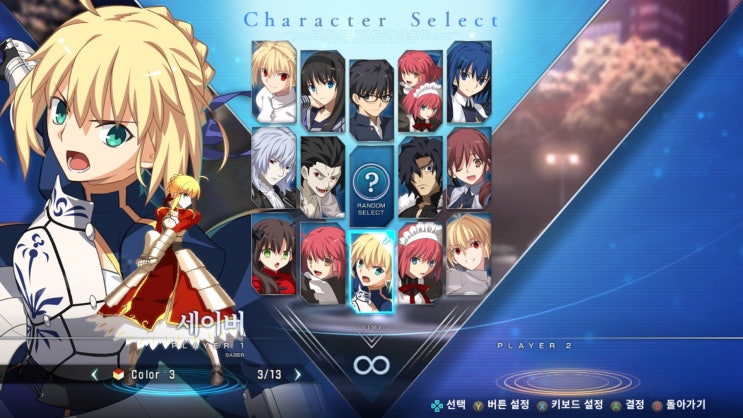Switch to the previous color with the left arrow
This screenshot has height=418, width=743.
[x=95, y=375]
